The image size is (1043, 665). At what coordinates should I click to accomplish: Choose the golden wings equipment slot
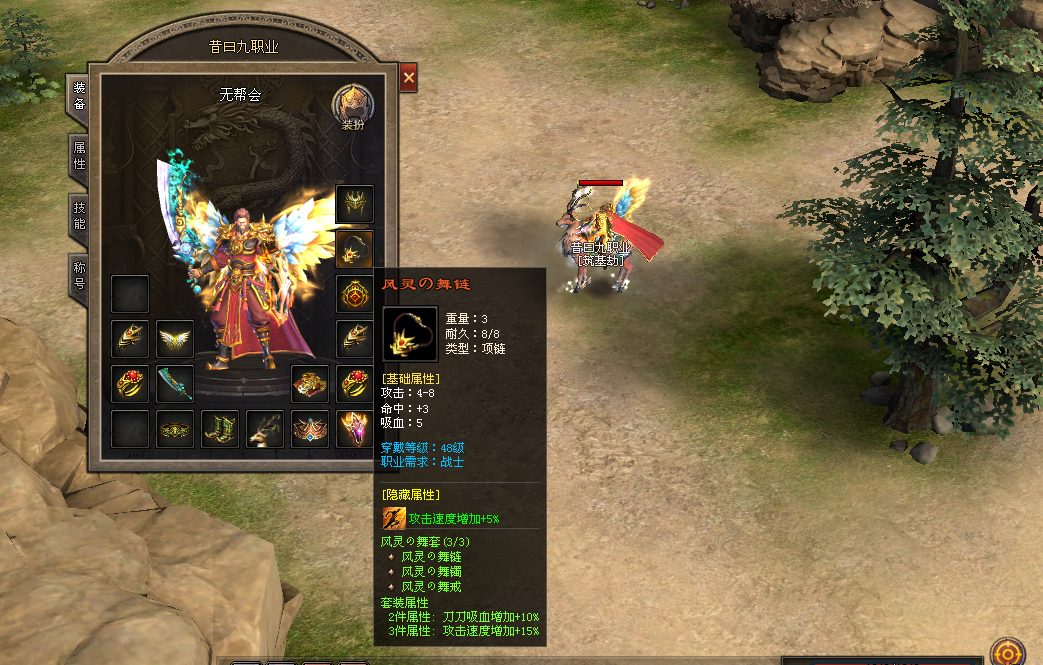[175, 339]
